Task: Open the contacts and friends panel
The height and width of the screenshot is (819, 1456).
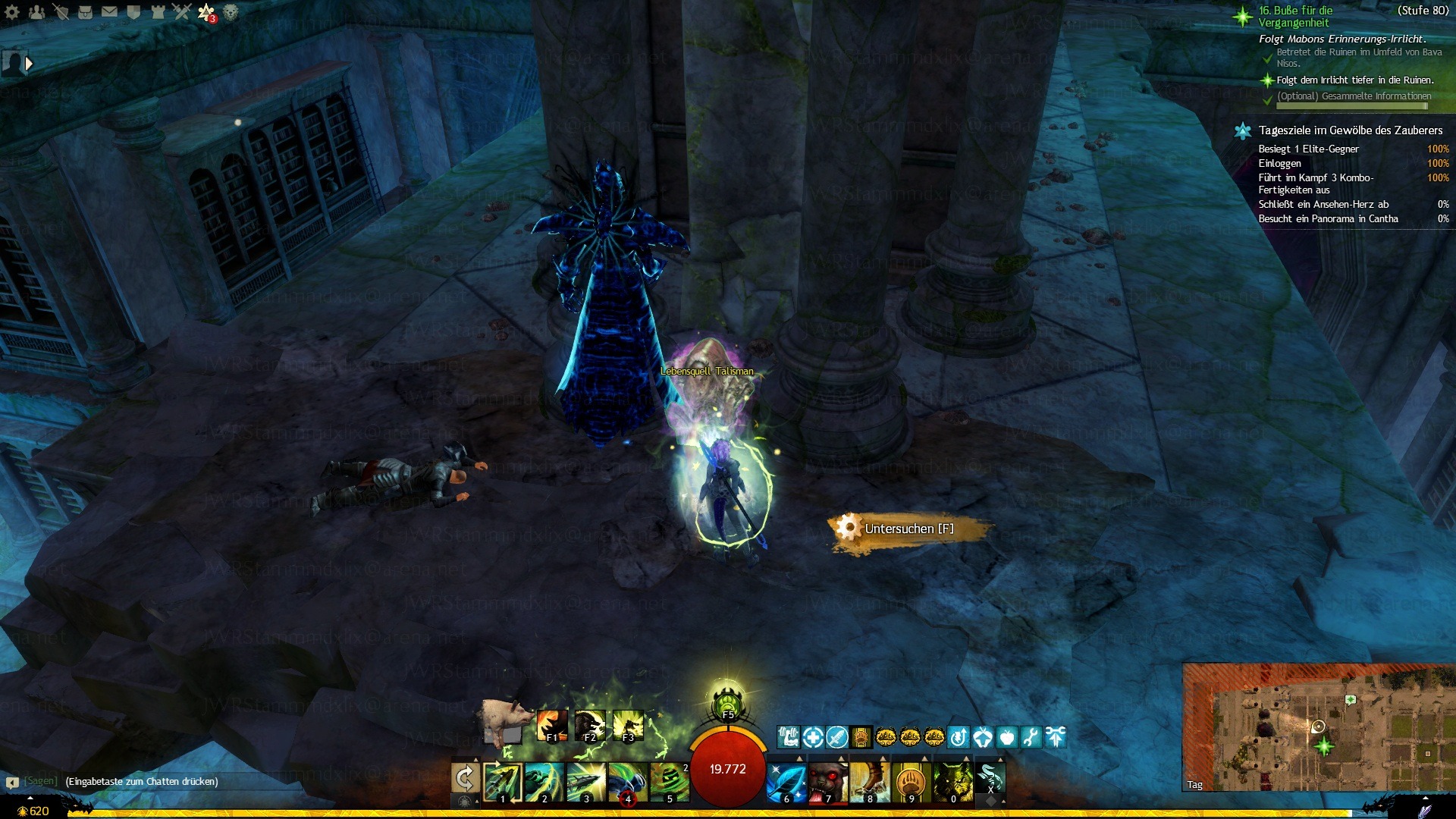Action: [x=36, y=11]
